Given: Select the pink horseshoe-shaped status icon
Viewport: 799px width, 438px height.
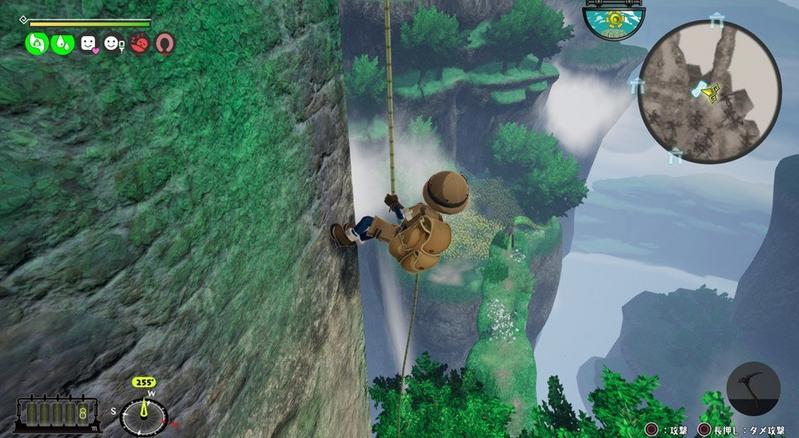Looking at the screenshot, I should 165,43.
